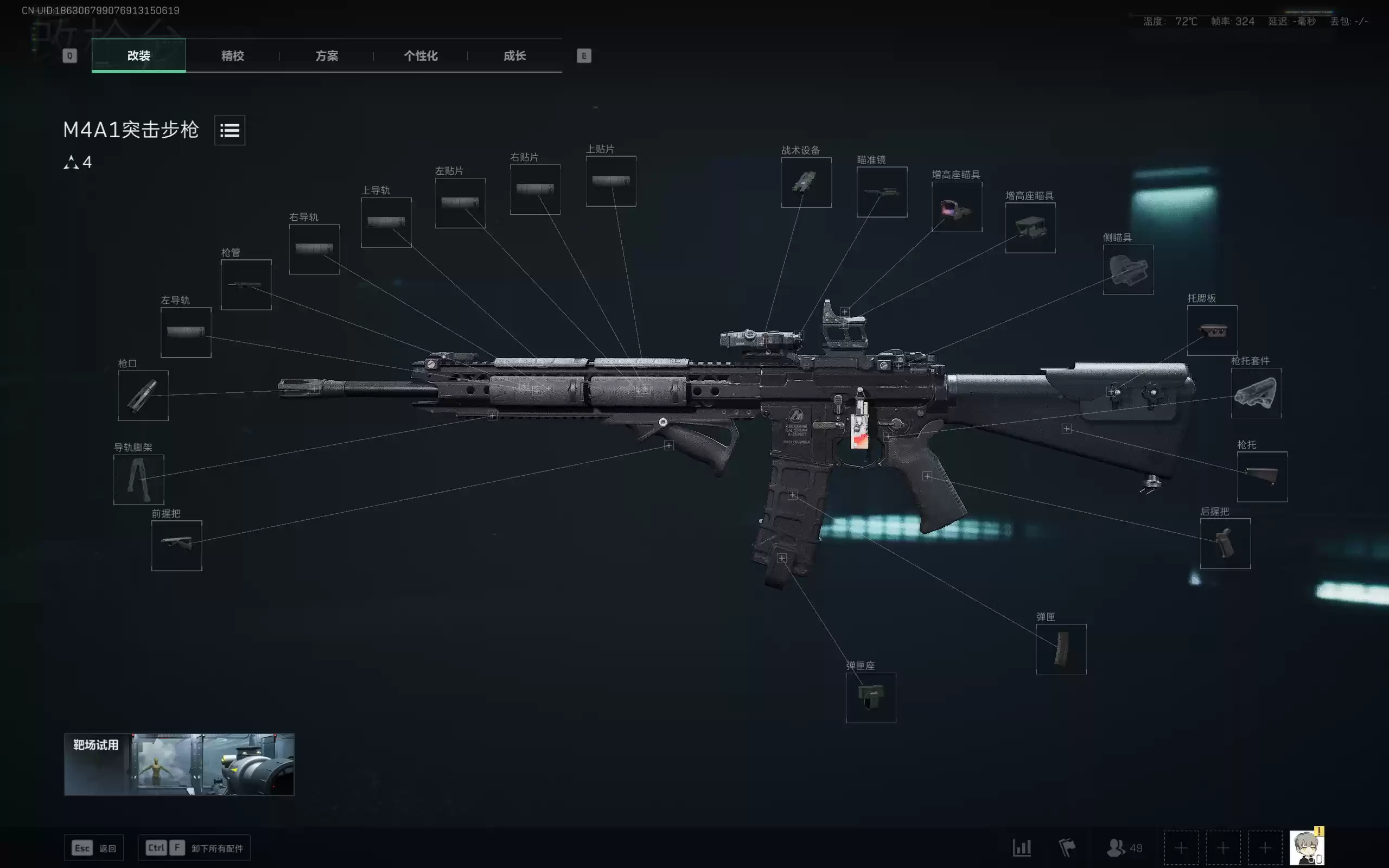Open the M4A1 attachment list panel

coord(229,130)
